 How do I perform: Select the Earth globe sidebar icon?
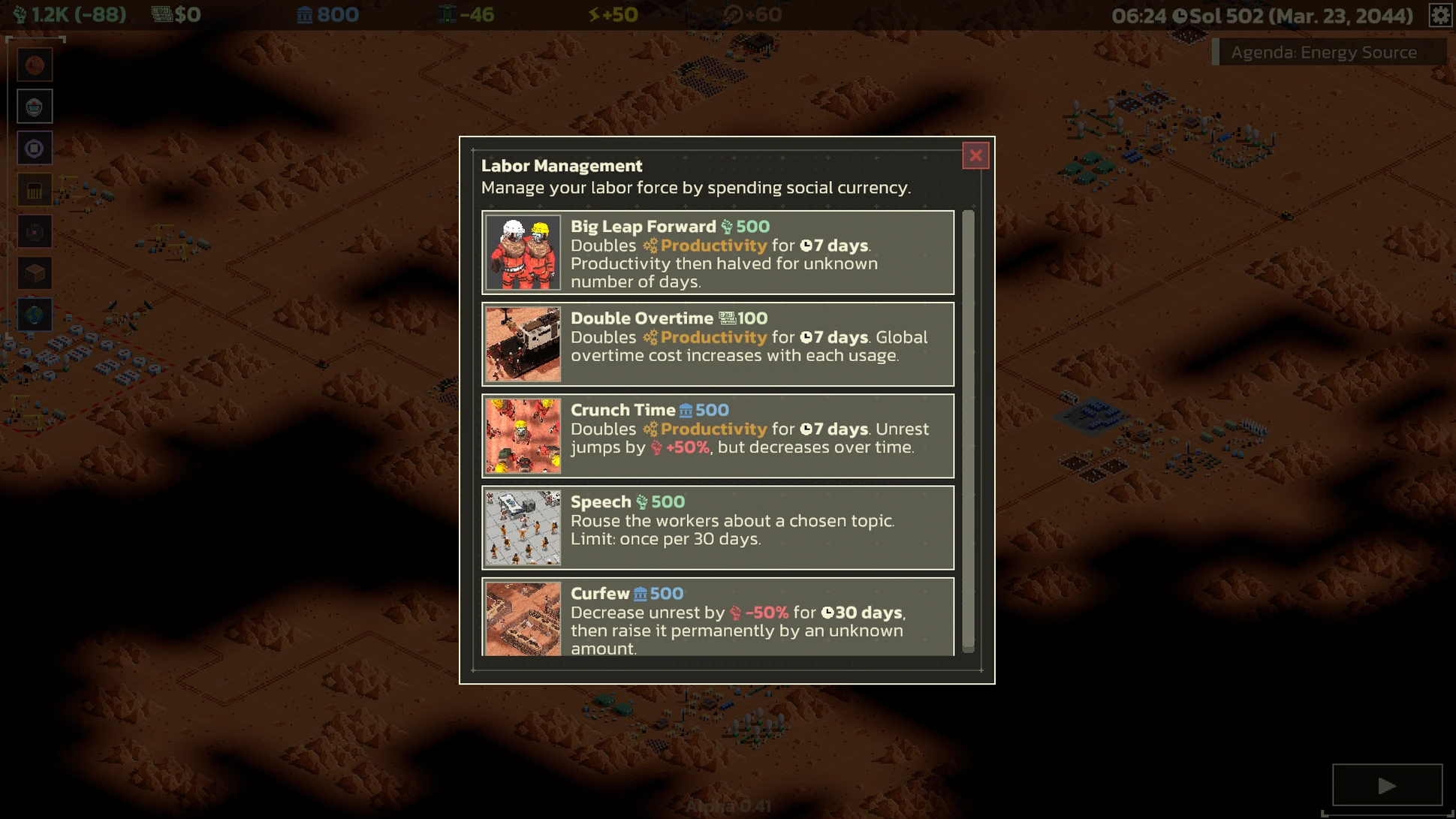point(35,315)
